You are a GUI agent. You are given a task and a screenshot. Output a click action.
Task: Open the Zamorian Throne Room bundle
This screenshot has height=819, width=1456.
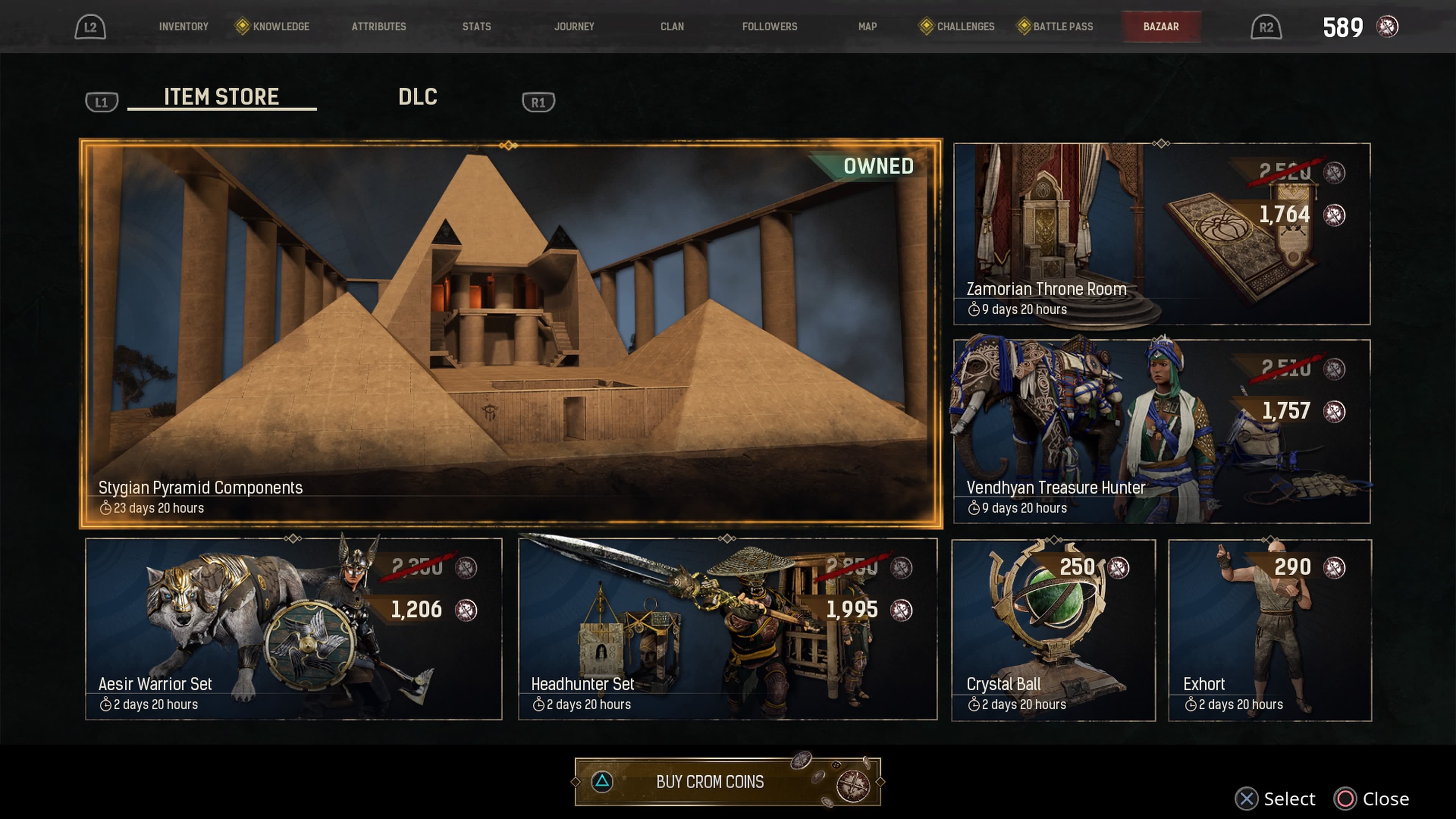point(1161,234)
